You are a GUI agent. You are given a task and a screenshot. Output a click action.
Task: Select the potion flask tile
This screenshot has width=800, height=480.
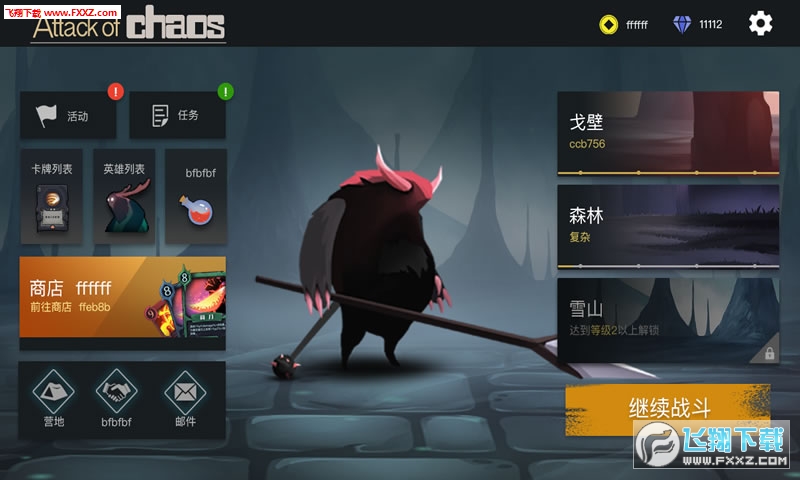pos(196,196)
